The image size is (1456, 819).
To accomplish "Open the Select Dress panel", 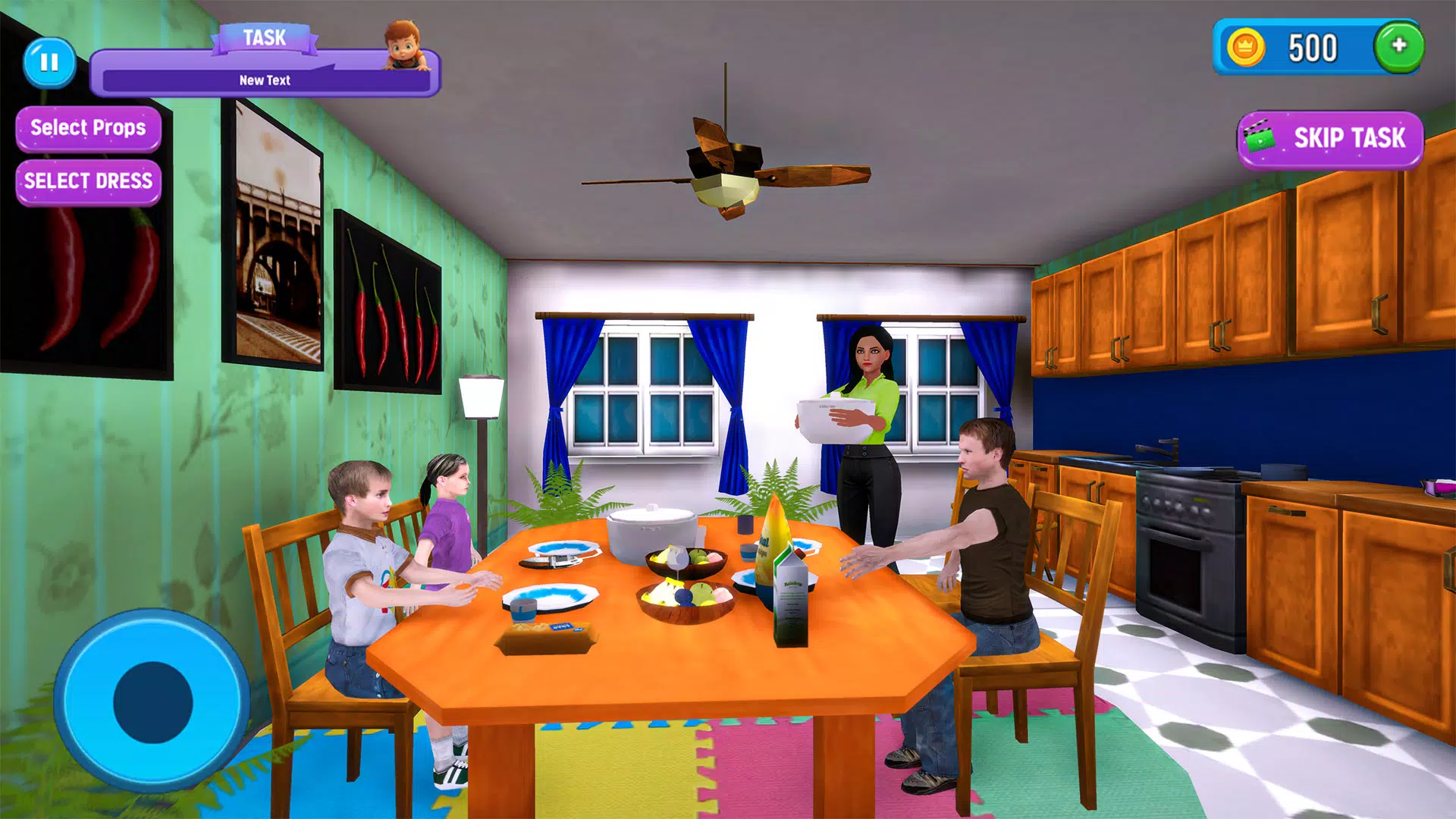I will [87, 180].
